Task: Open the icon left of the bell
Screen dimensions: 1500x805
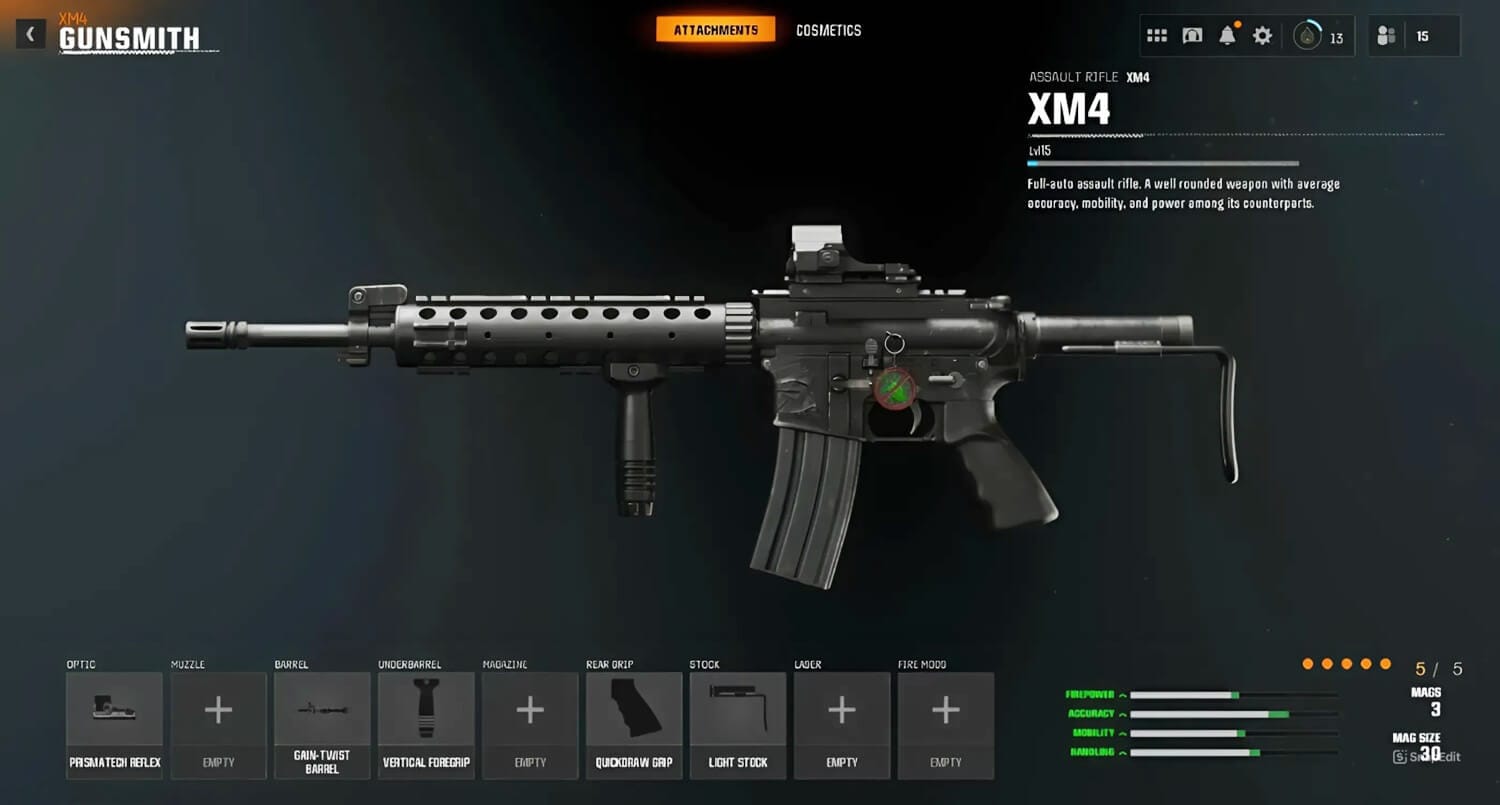Action: pyautogui.click(x=1192, y=36)
